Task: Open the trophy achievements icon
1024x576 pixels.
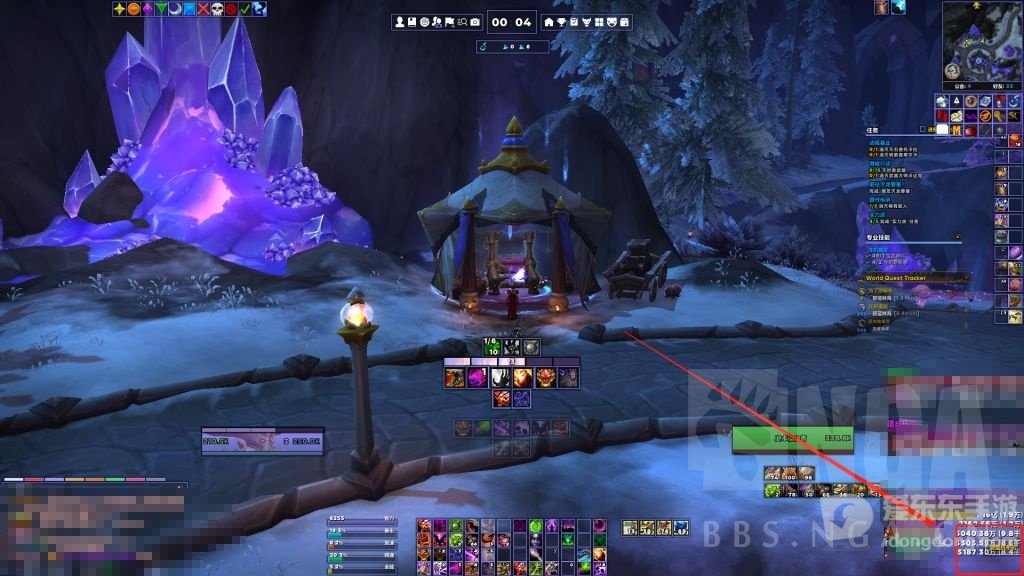Action: click(x=561, y=22)
